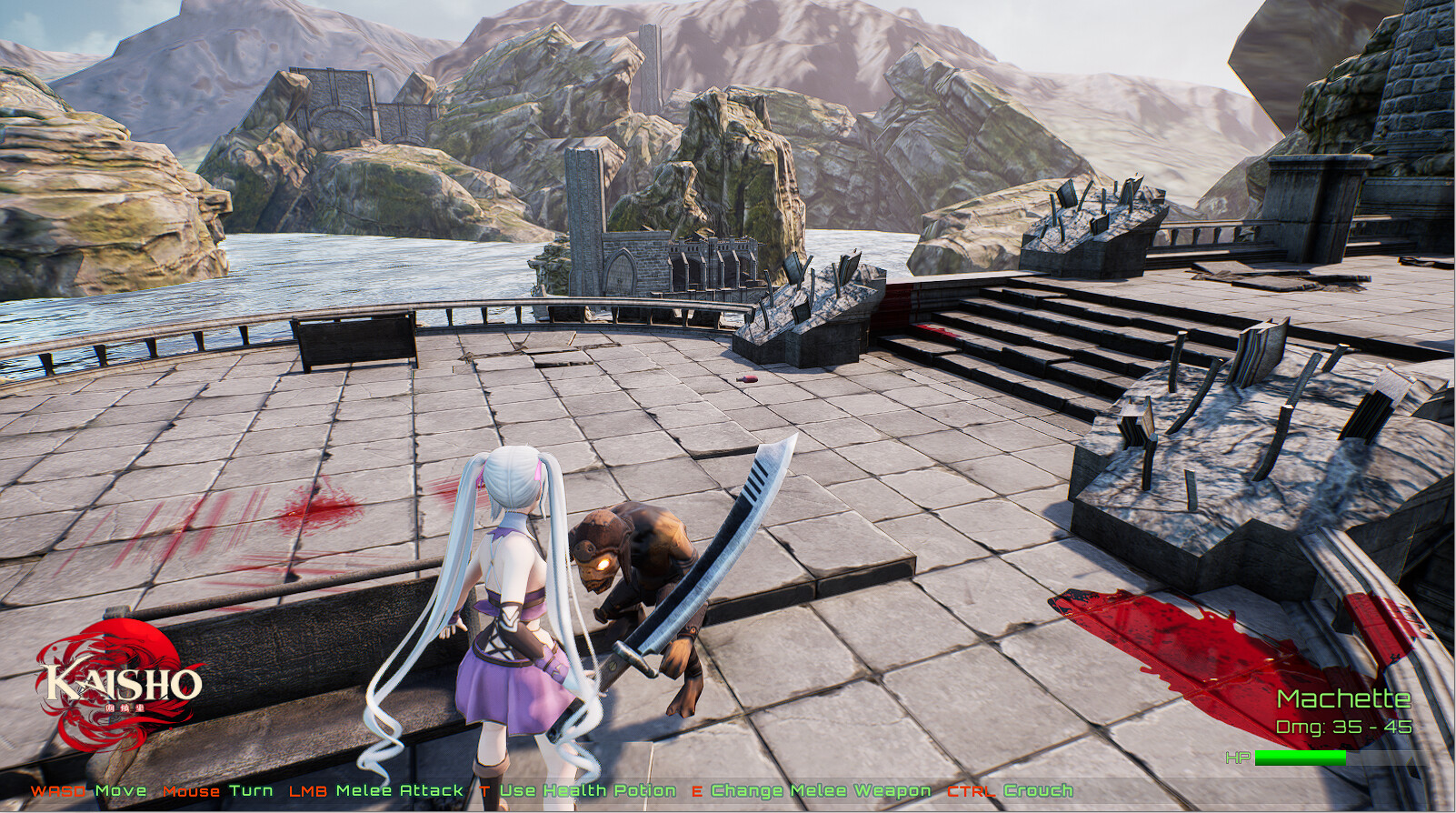Viewport: 1456px width, 813px height.
Task: Click the T keybind indicator
Action: tap(482, 790)
